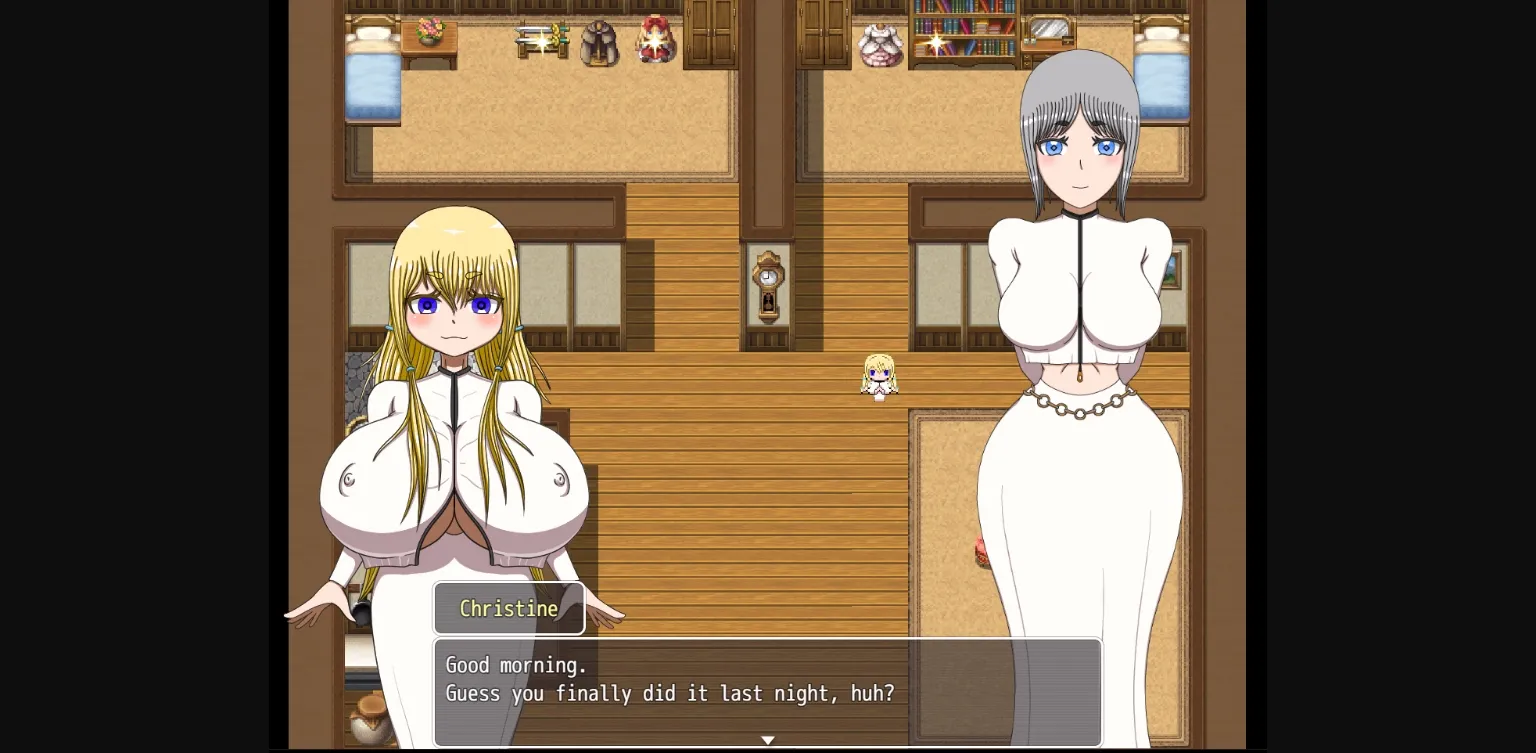Click the sparkling sword on the workbench
1536x753 pixels.
tap(541, 38)
